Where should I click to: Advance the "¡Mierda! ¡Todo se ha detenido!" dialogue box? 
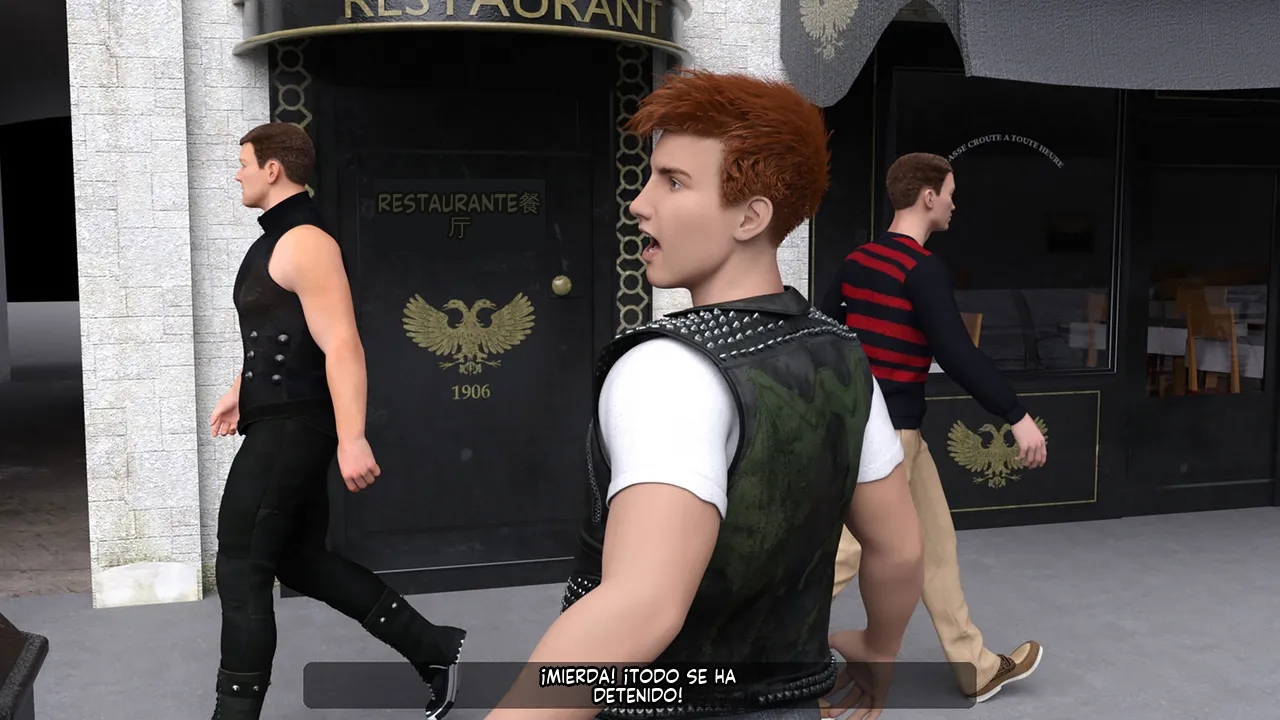point(639,685)
